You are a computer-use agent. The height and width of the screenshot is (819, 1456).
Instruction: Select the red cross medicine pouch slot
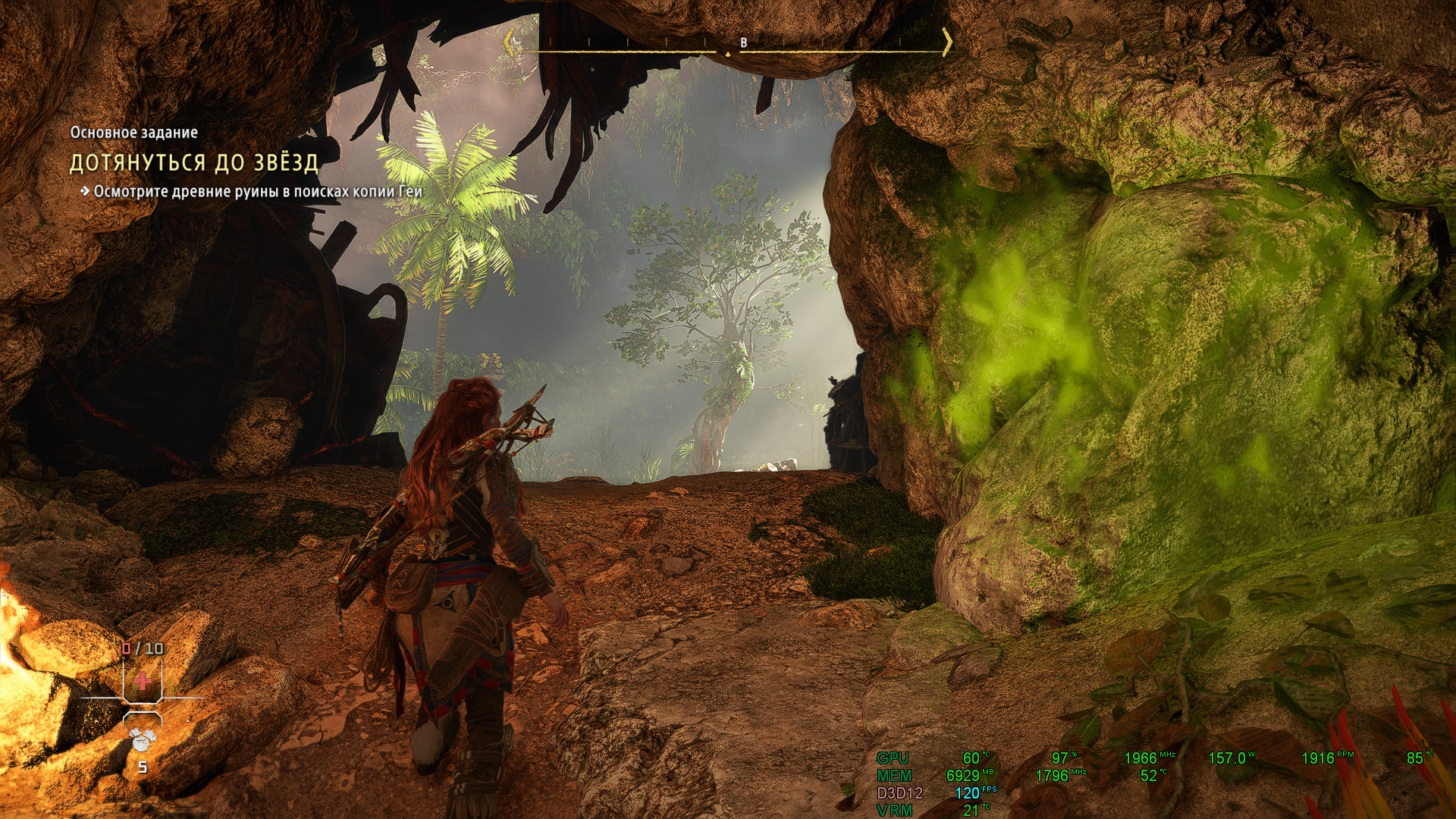142,680
